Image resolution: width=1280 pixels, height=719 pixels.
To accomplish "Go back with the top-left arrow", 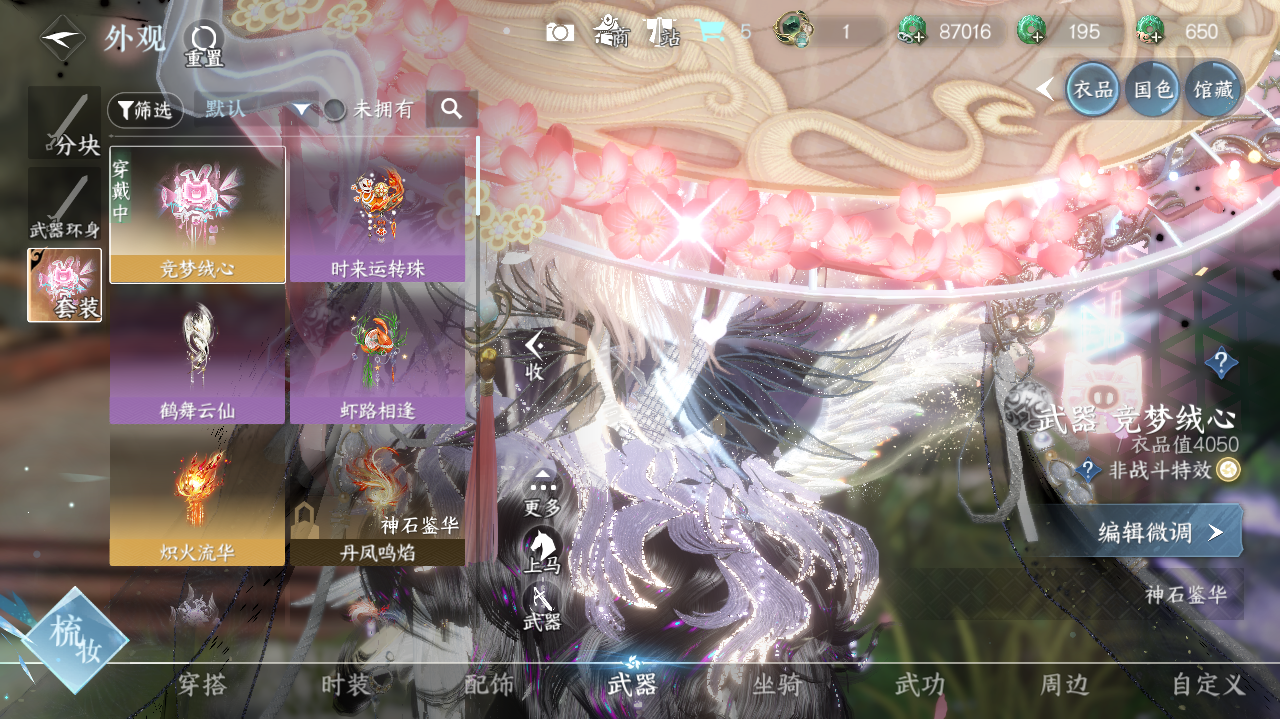I will (x=62, y=38).
